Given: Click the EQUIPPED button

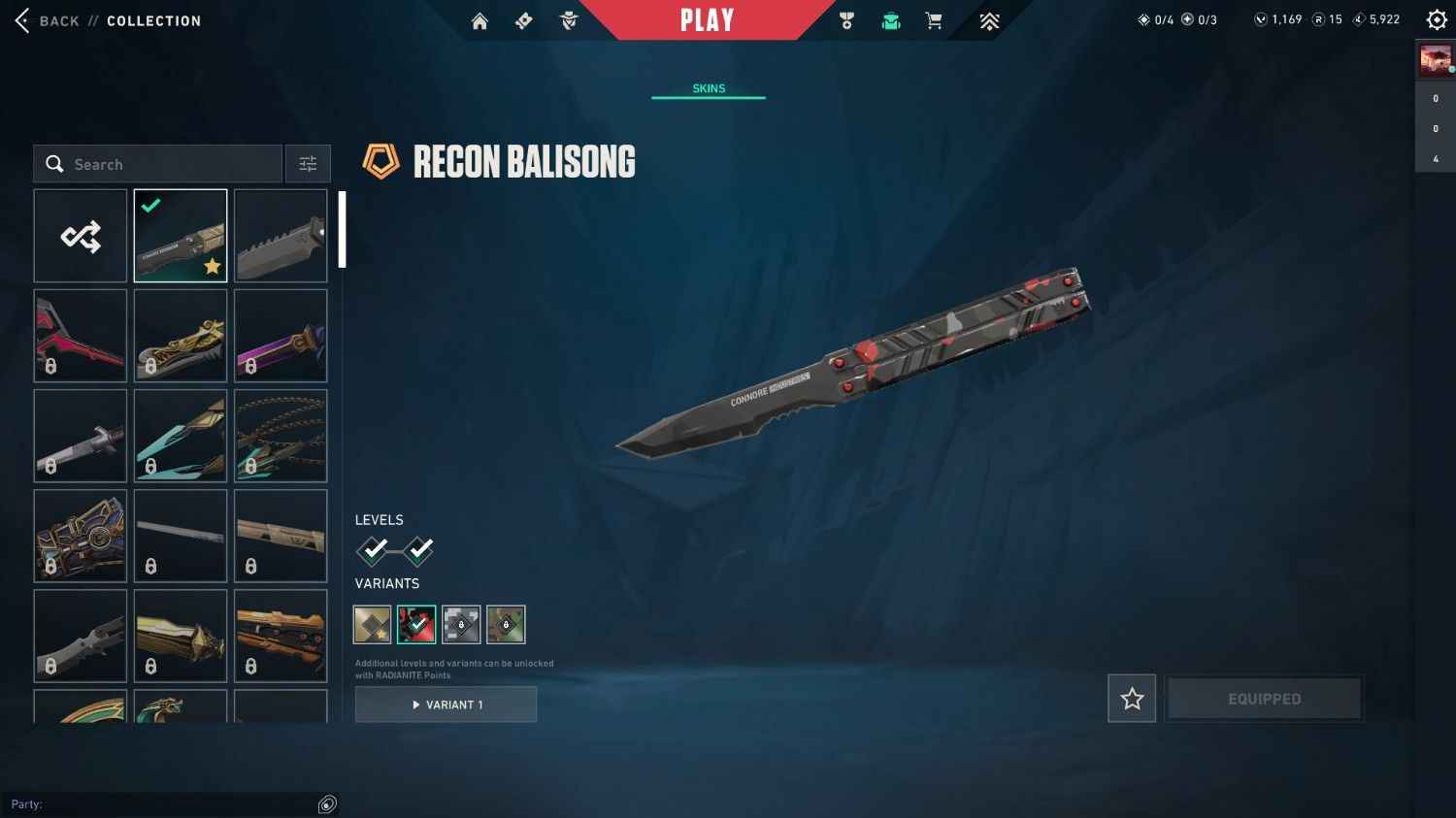Looking at the screenshot, I should 1263,698.
